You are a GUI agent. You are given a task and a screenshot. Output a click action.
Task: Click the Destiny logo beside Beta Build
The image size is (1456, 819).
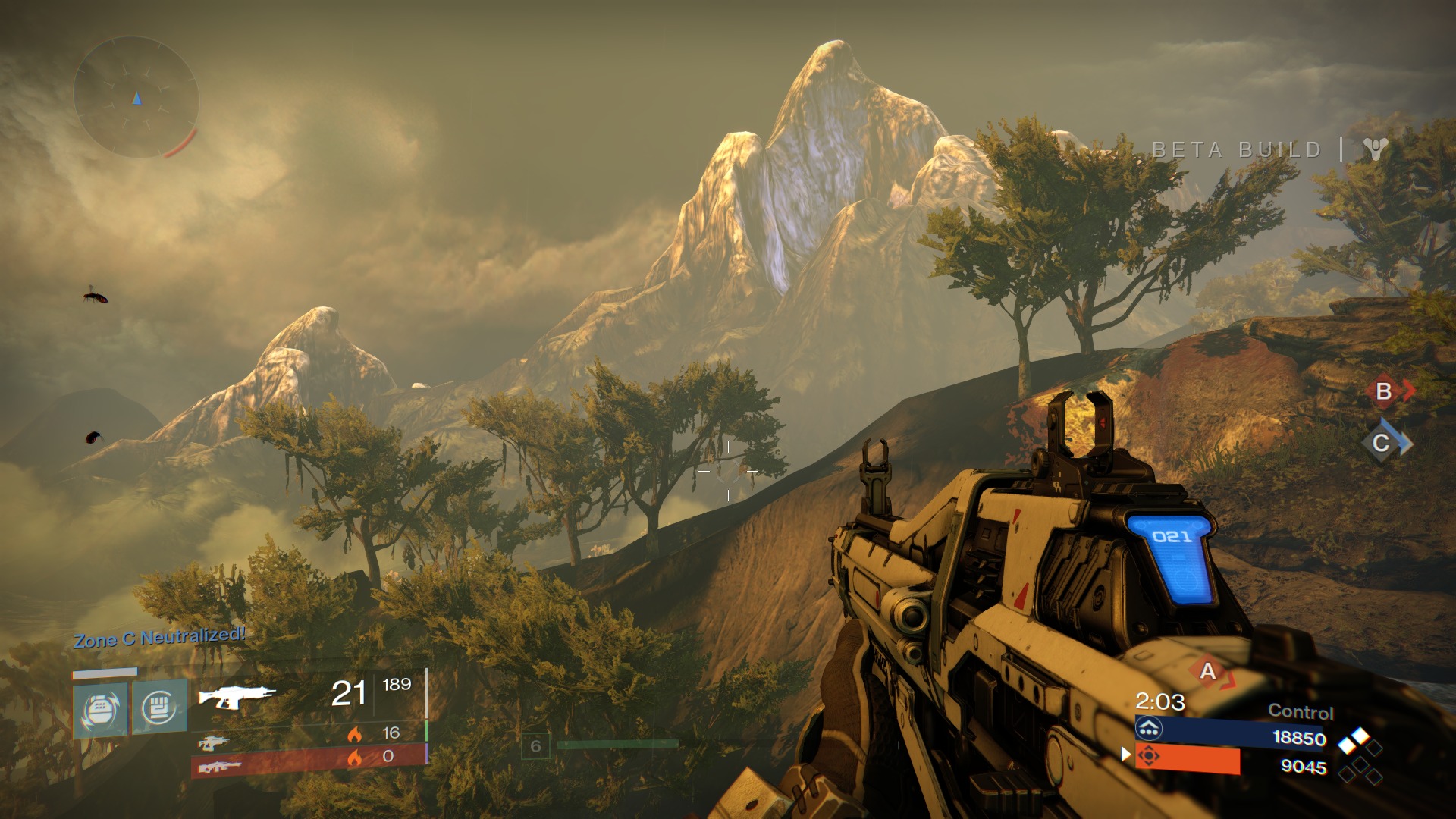pyautogui.click(x=1375, y=149)
